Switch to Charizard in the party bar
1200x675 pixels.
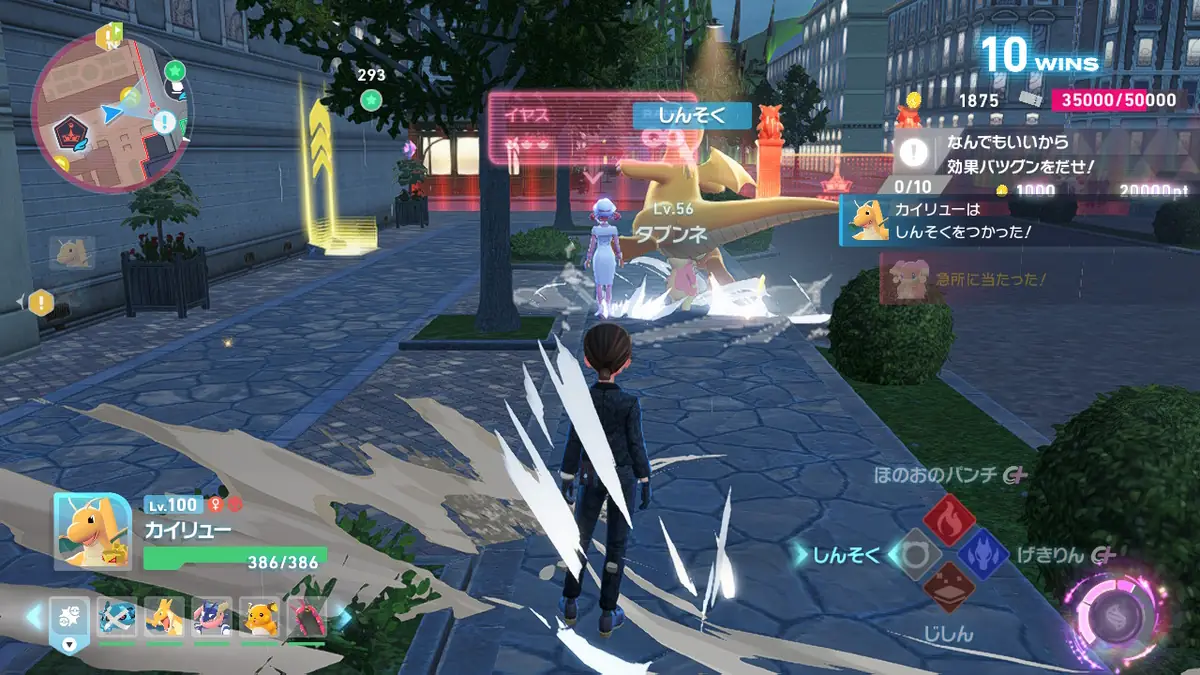164,616
